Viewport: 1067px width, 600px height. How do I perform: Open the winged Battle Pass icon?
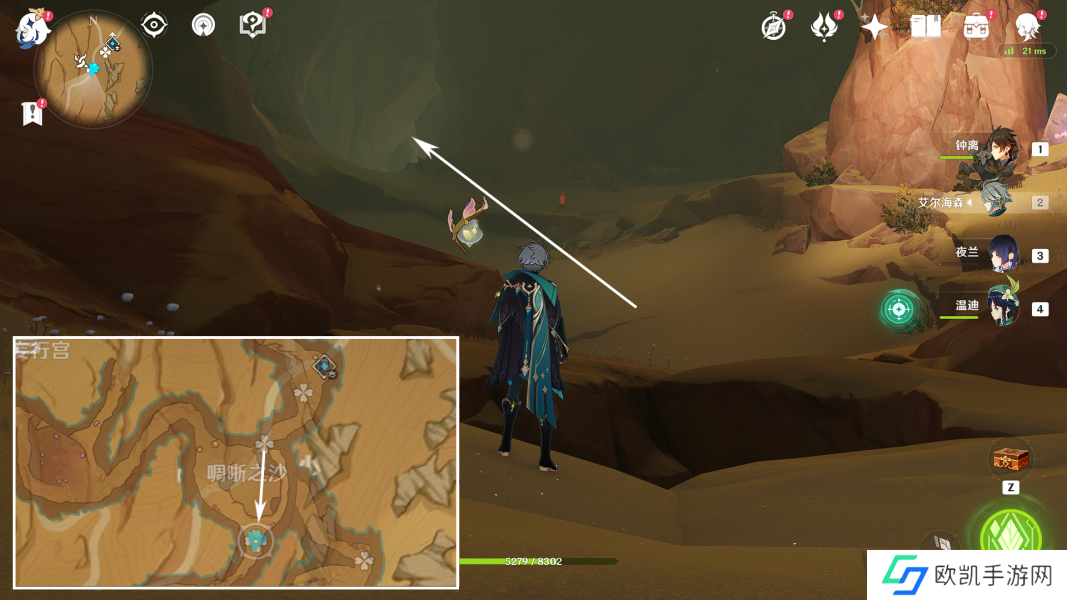[824, 27]
